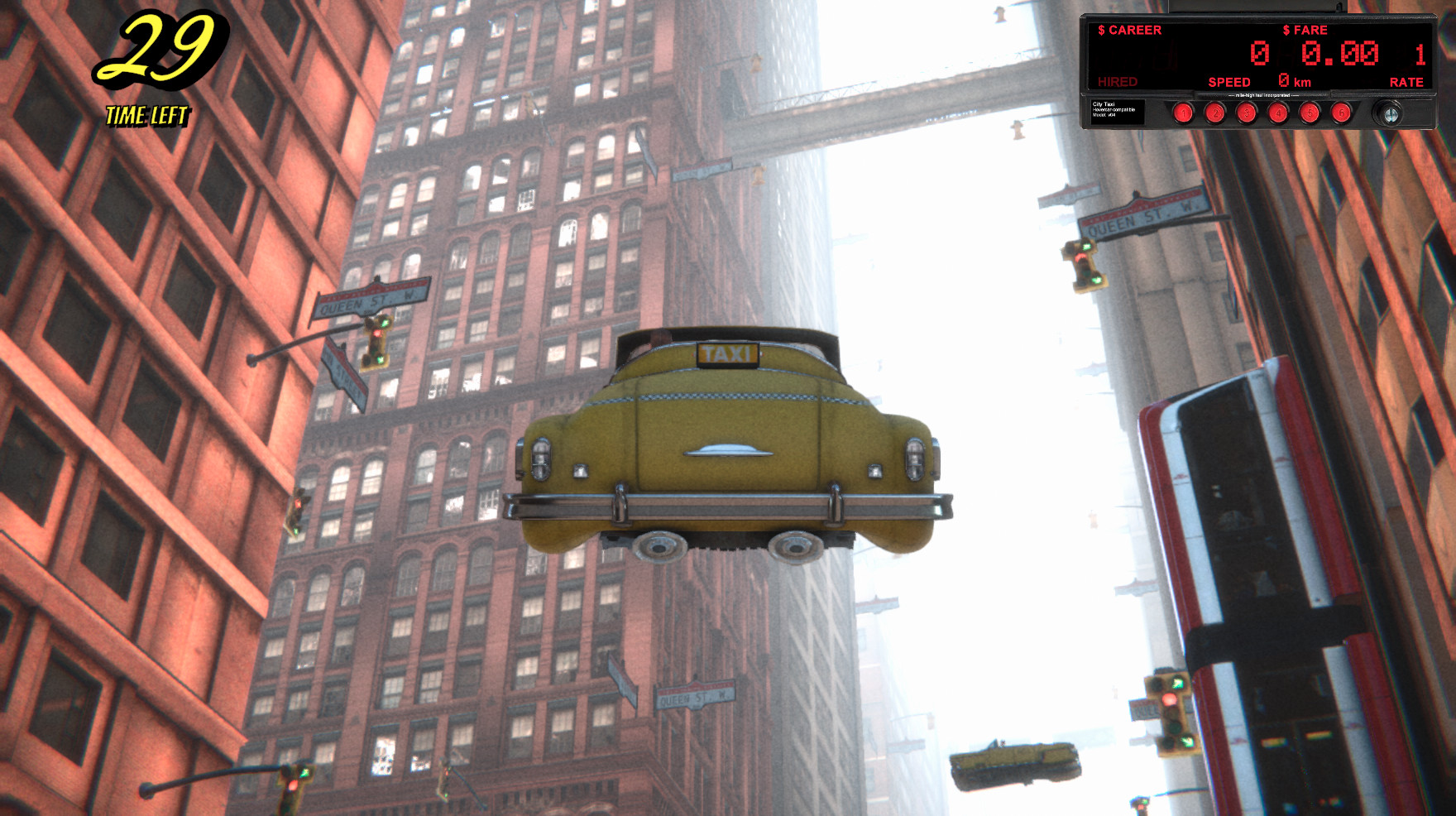Click the yellow TAXI roof sign

tap(726, 354)
